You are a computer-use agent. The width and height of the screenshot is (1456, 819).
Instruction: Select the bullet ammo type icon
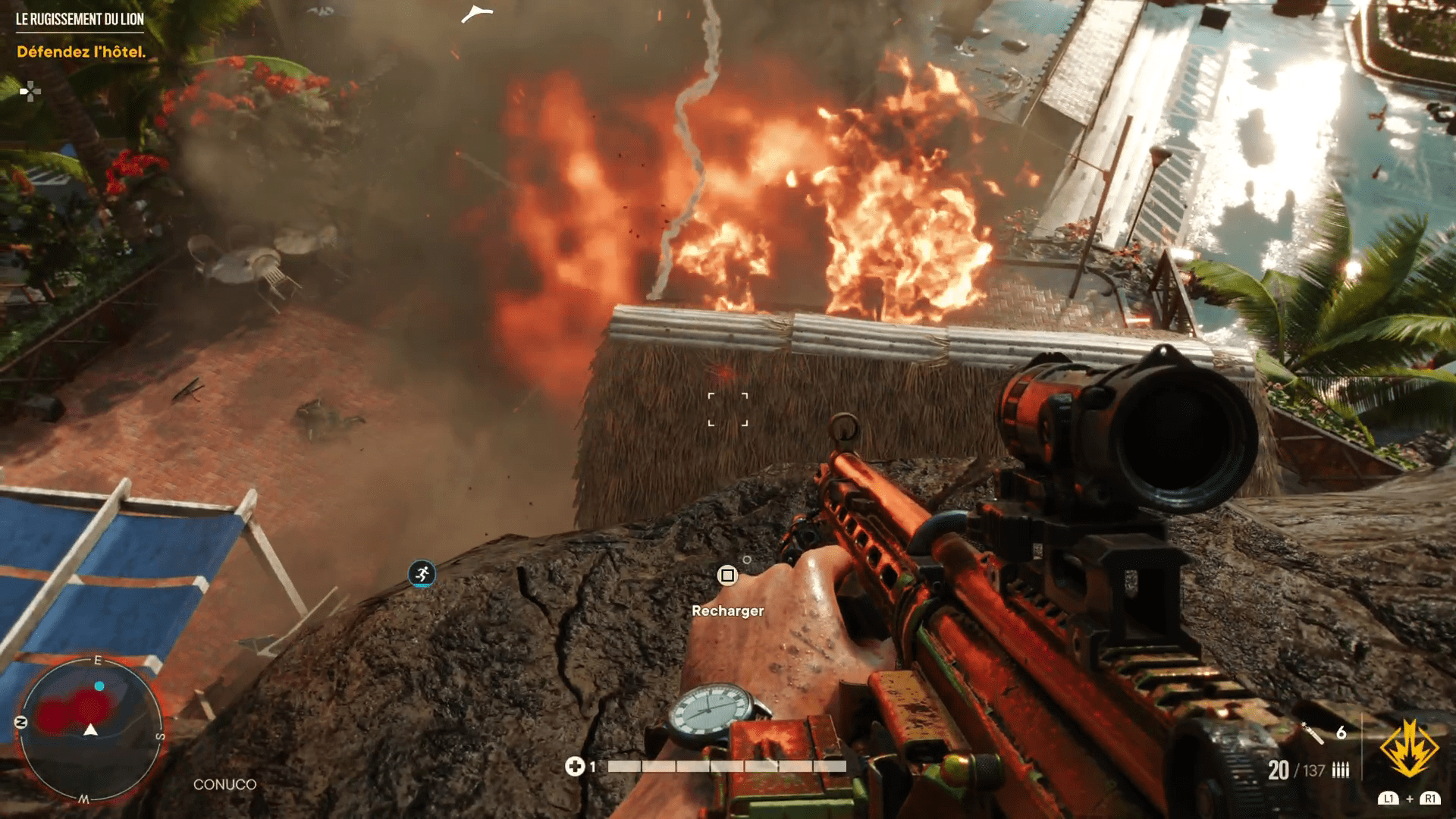coord(1341,770)
